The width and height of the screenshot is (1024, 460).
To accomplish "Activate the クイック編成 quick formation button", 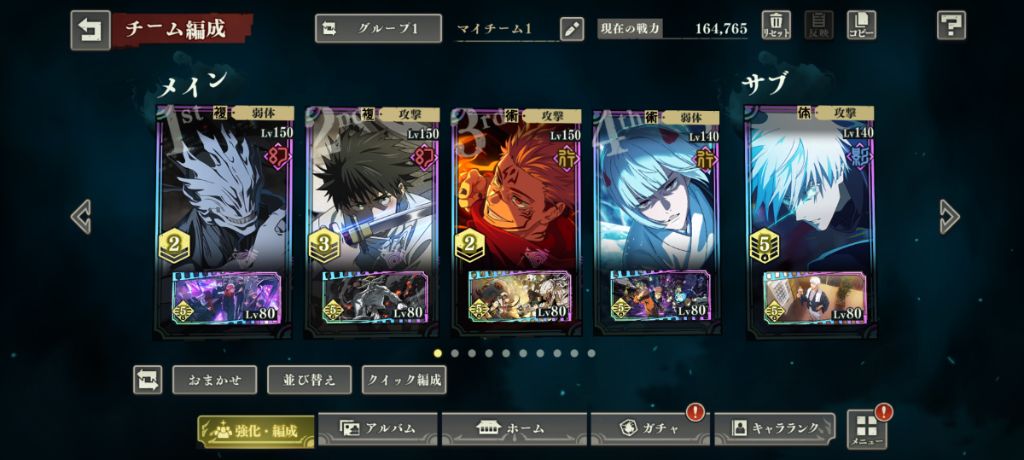I will (x=404, y=380).
